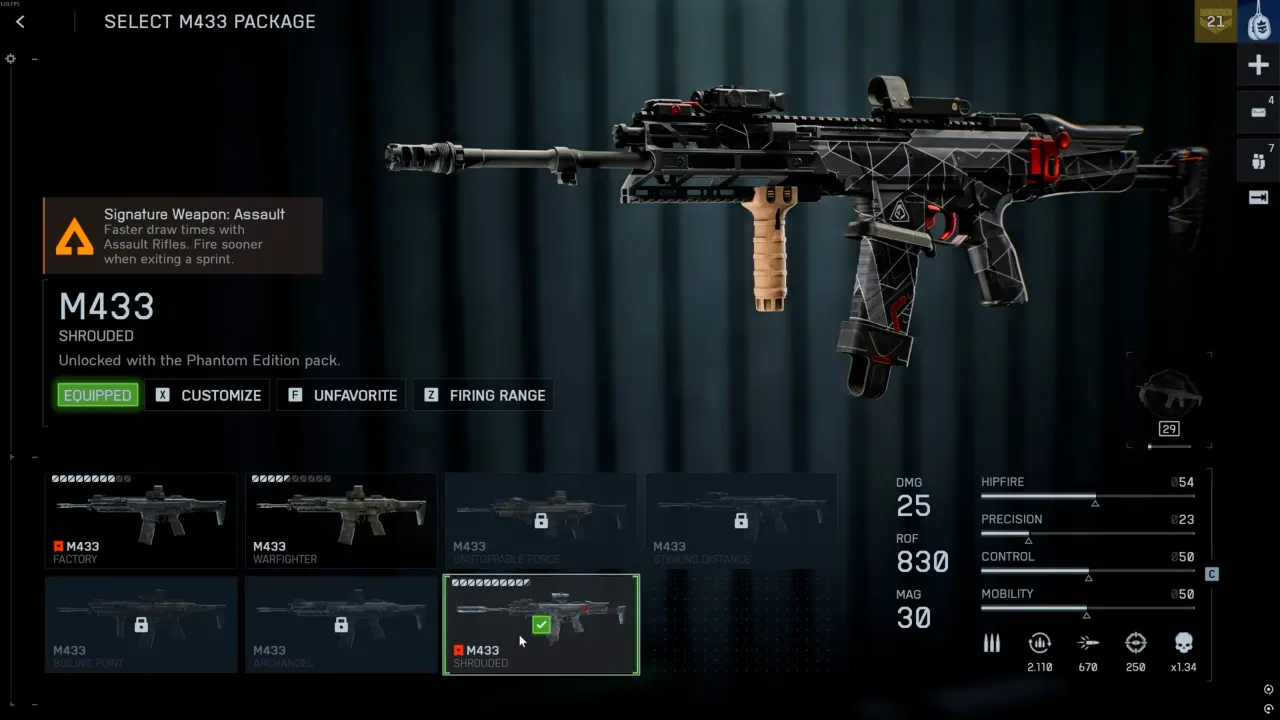Expand the side panel with the arrow icon
Screen dimensions: 1280x720
(x=1259, y=198)
